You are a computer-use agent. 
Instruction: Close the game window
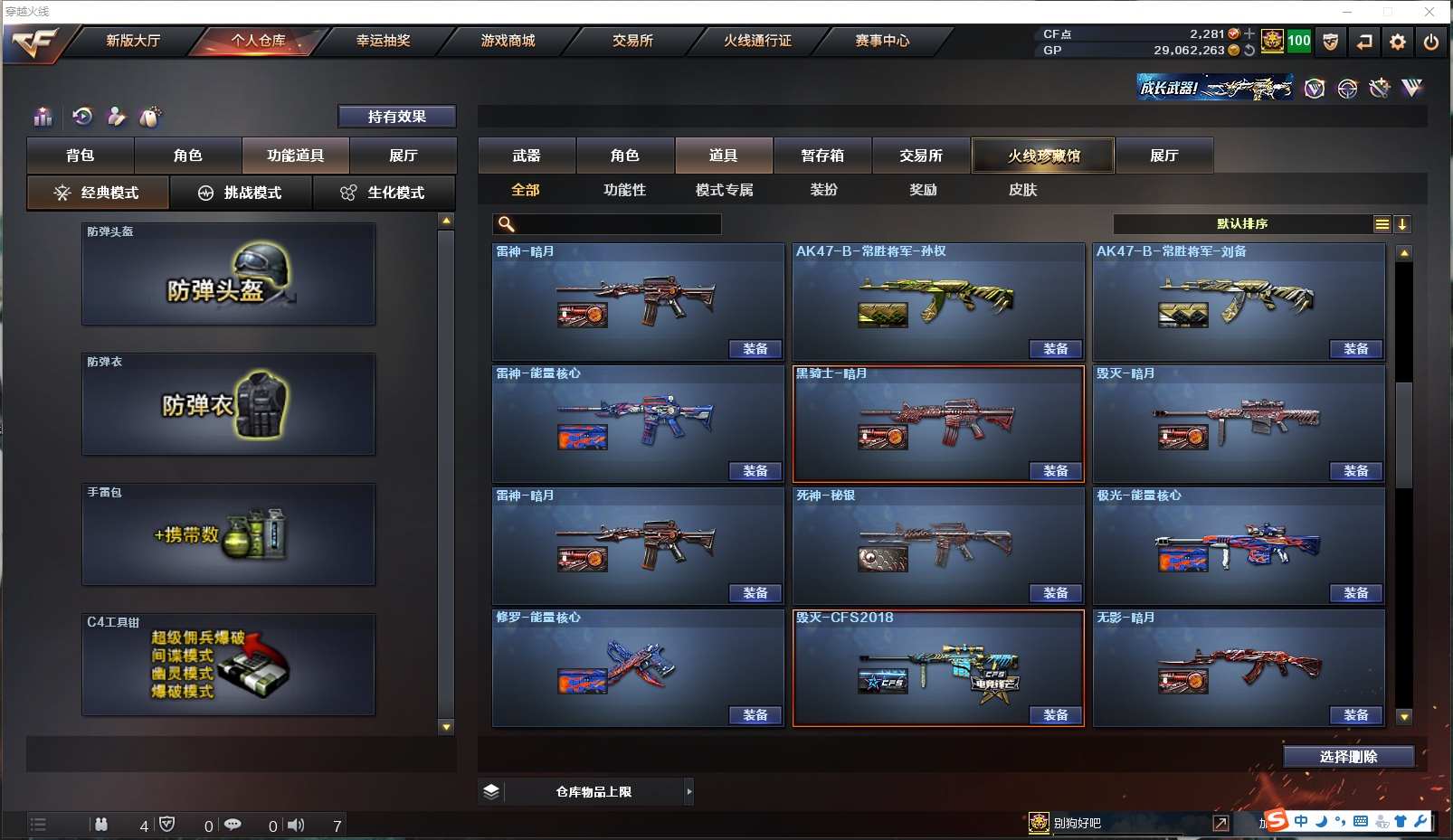[1429, 12]
